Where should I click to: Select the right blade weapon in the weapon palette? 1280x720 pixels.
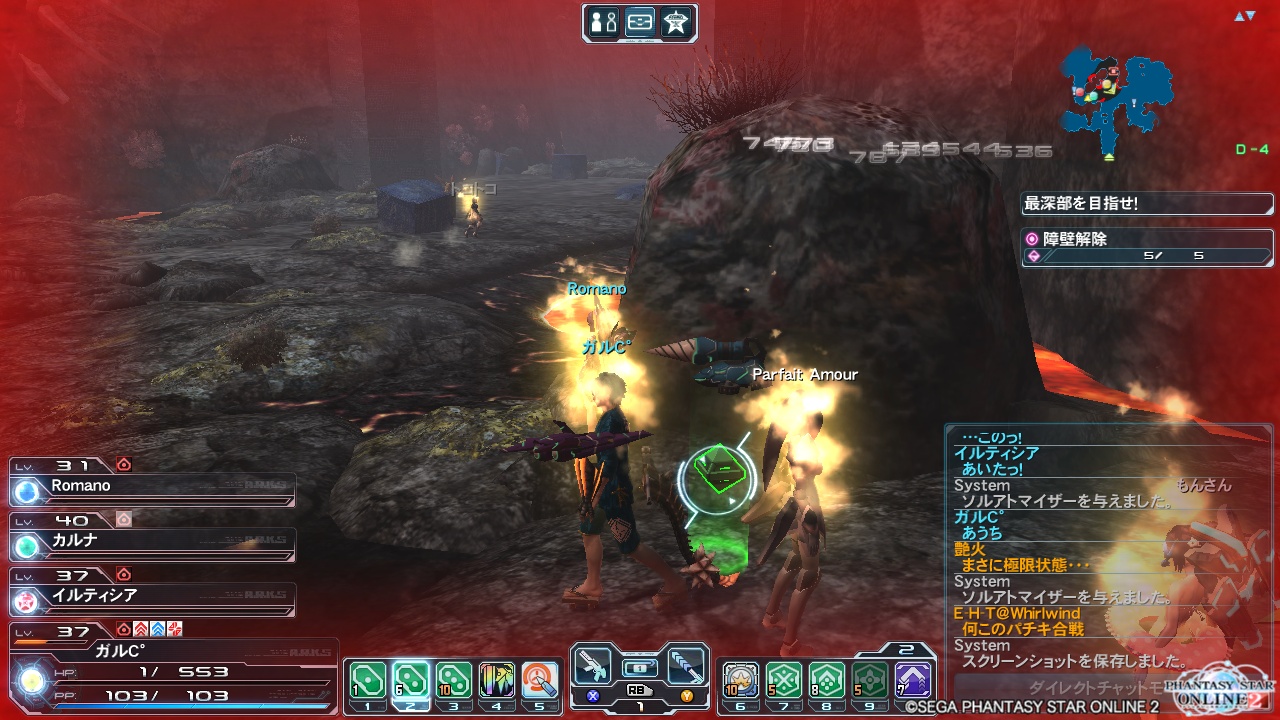click(686, 664)
